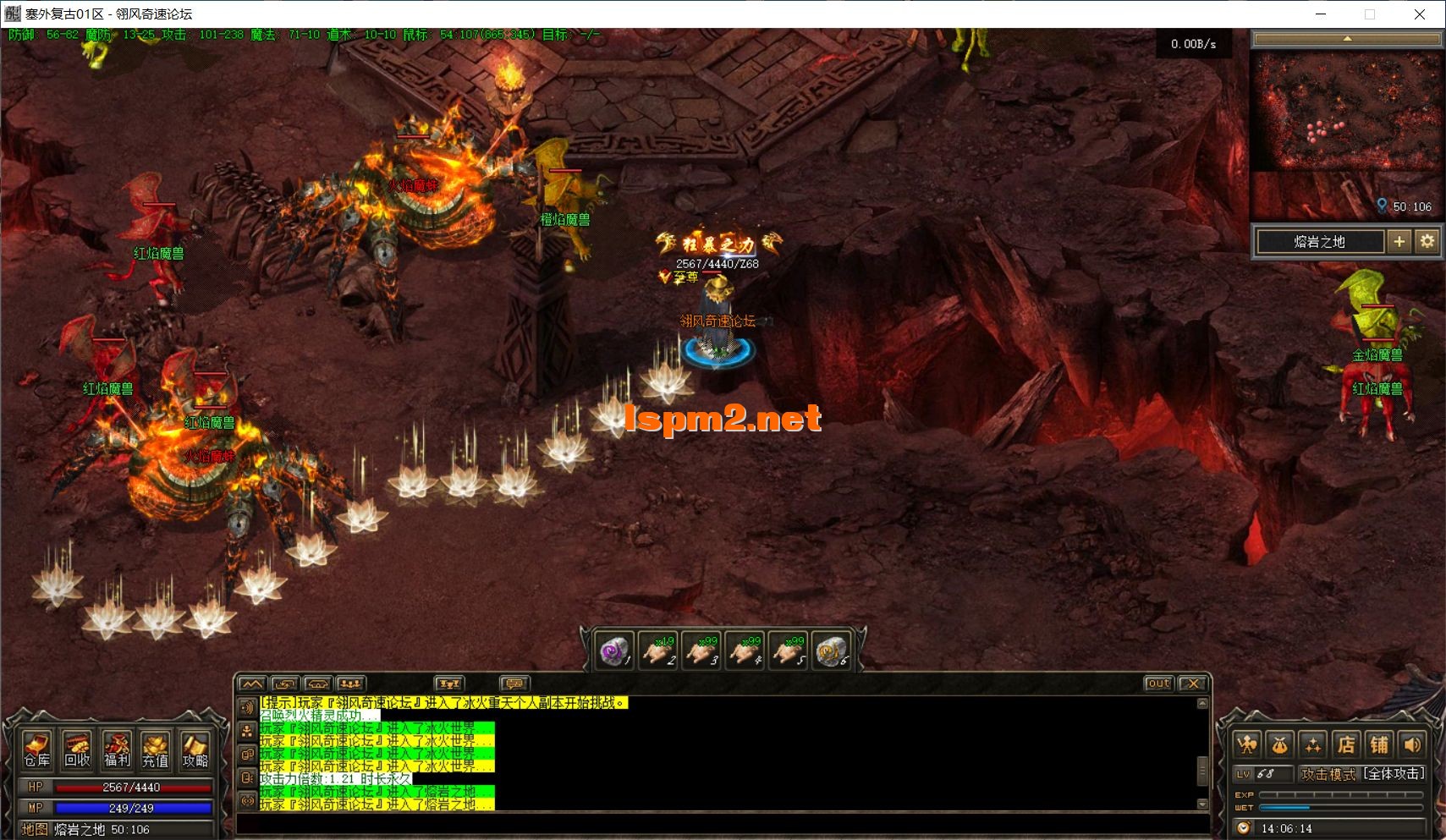1446x840 pixels.
Task: Close the game window
Action: 1420,14
